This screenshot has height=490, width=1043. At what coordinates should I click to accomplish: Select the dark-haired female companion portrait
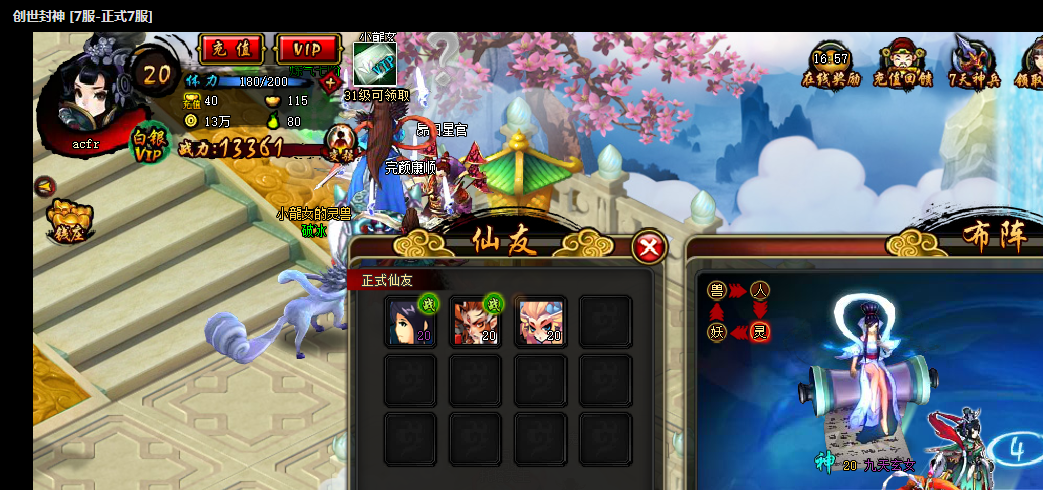(x=410, y=322)
